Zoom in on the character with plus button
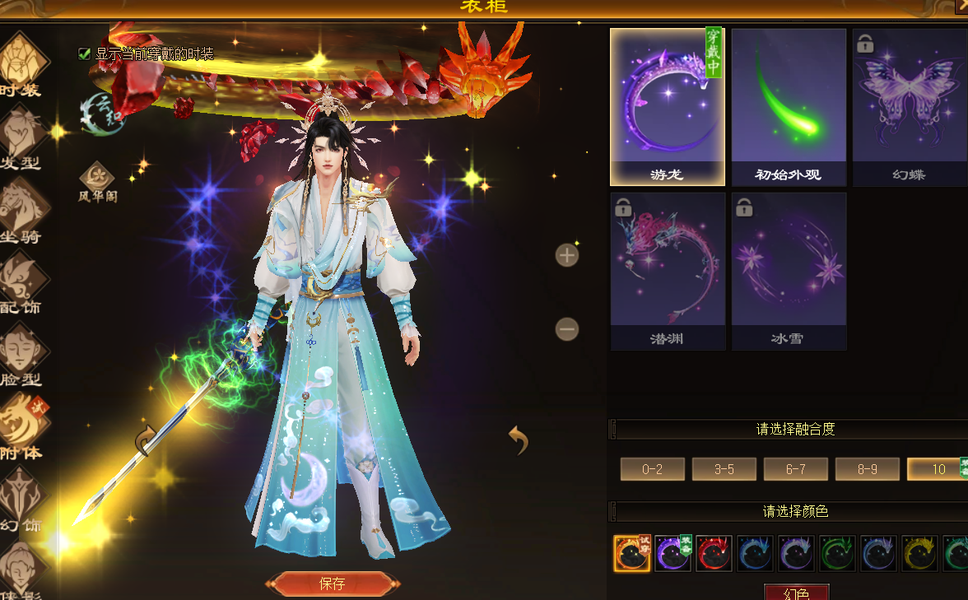The width and height of the screenshot is (968, 600). 567,255
